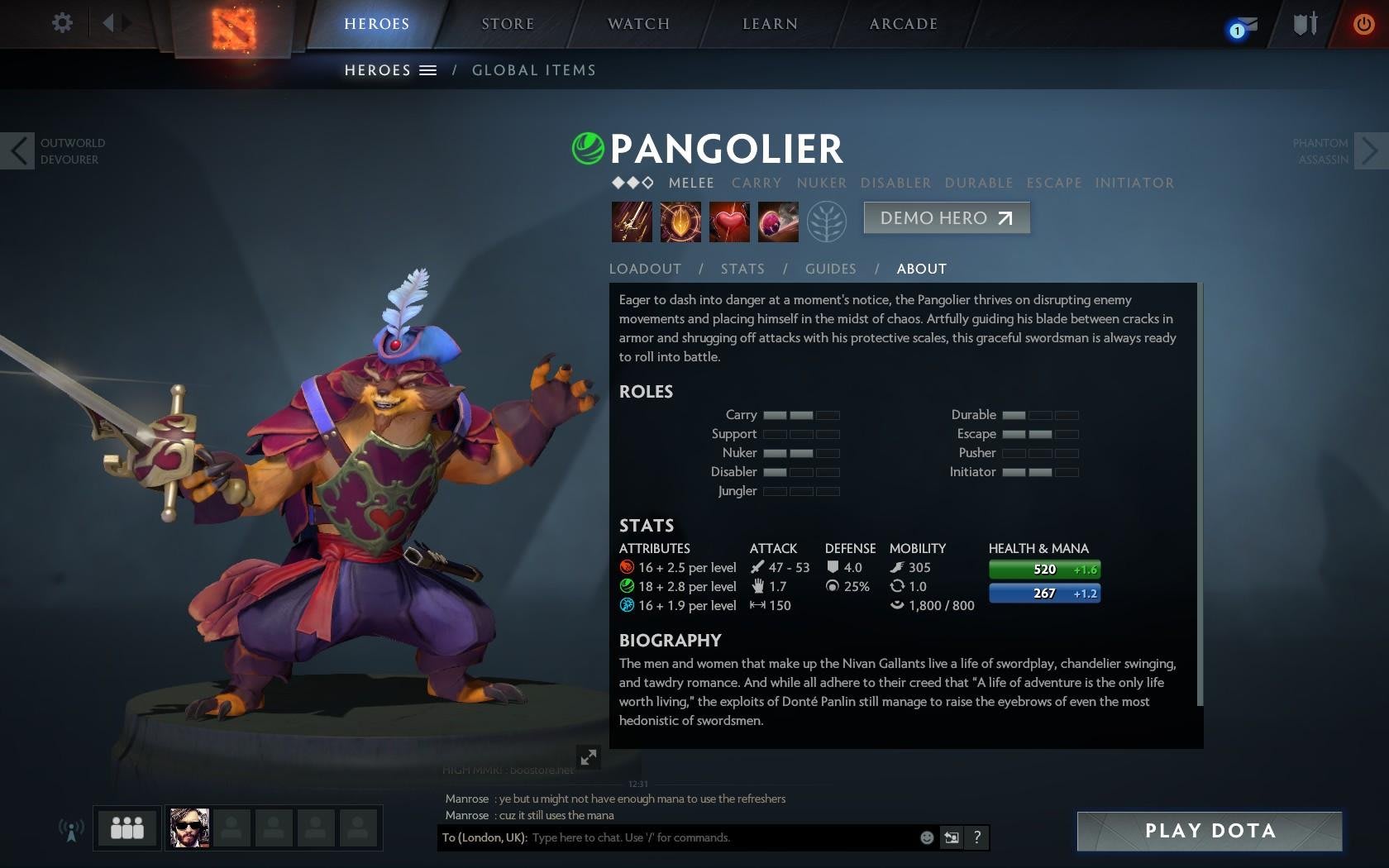Open the talent tree icon
1389x868 pixels.
tap(827, 222)
